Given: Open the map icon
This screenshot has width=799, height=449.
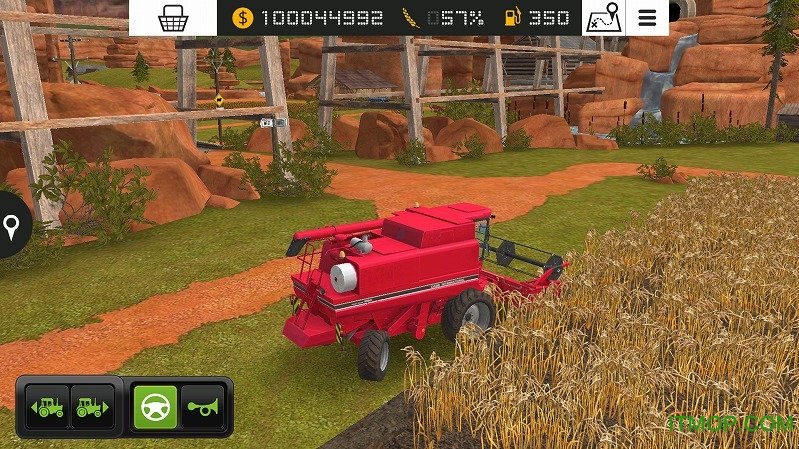Looking at the screenshot, I should click(603, 17).
